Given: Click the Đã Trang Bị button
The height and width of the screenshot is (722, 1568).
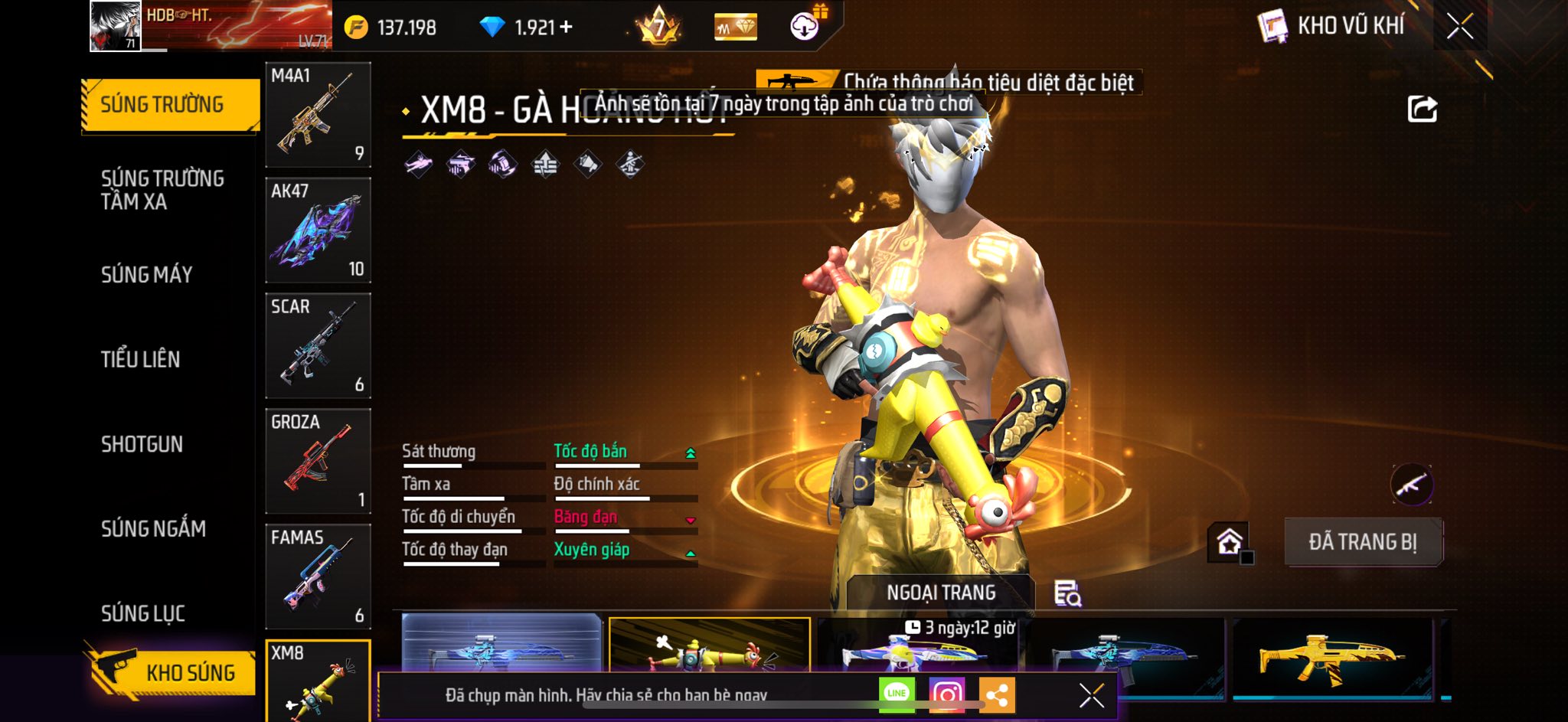Looking at the screenshot, I should [x=1363, y=542].
